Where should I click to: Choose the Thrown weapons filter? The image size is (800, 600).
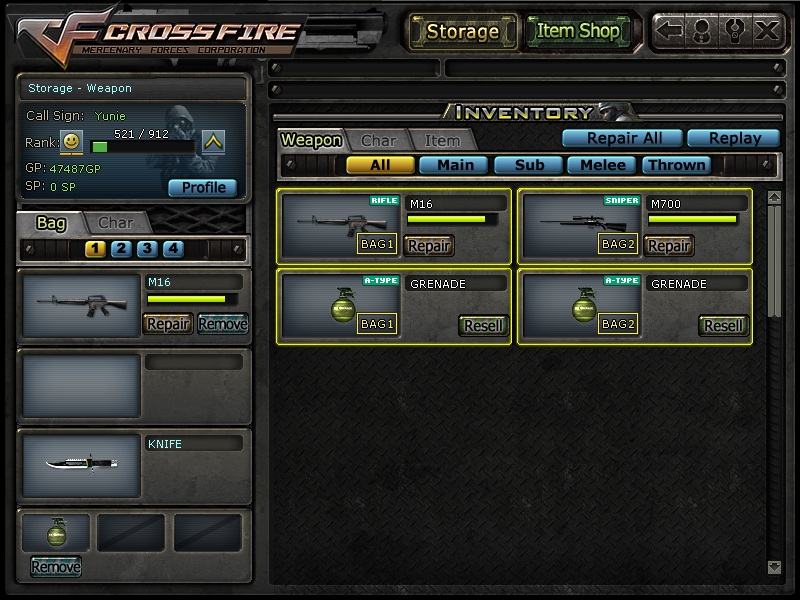[677, 165]
